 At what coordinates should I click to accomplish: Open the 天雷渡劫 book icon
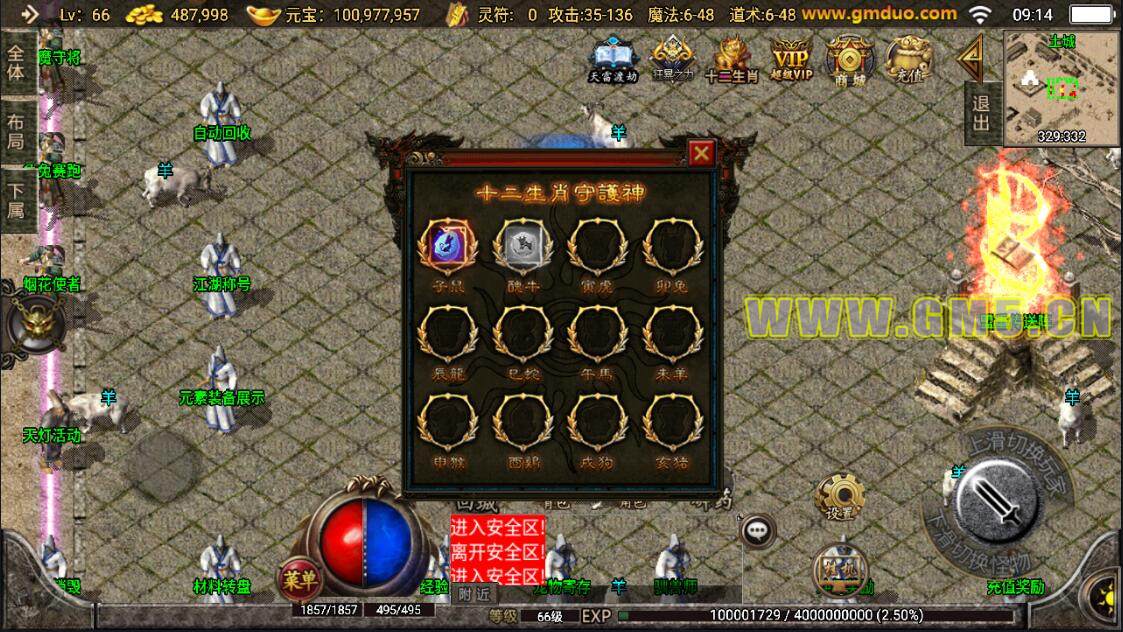612,60
